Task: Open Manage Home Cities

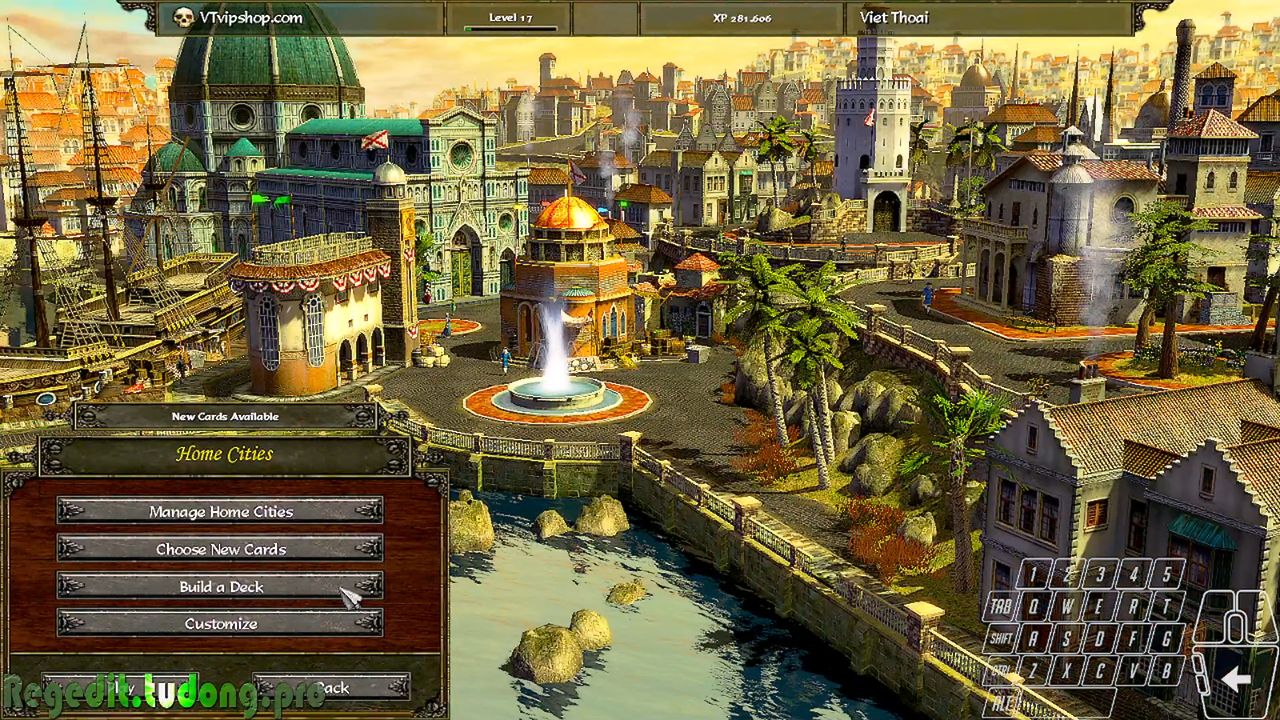Action: [220, 511]
